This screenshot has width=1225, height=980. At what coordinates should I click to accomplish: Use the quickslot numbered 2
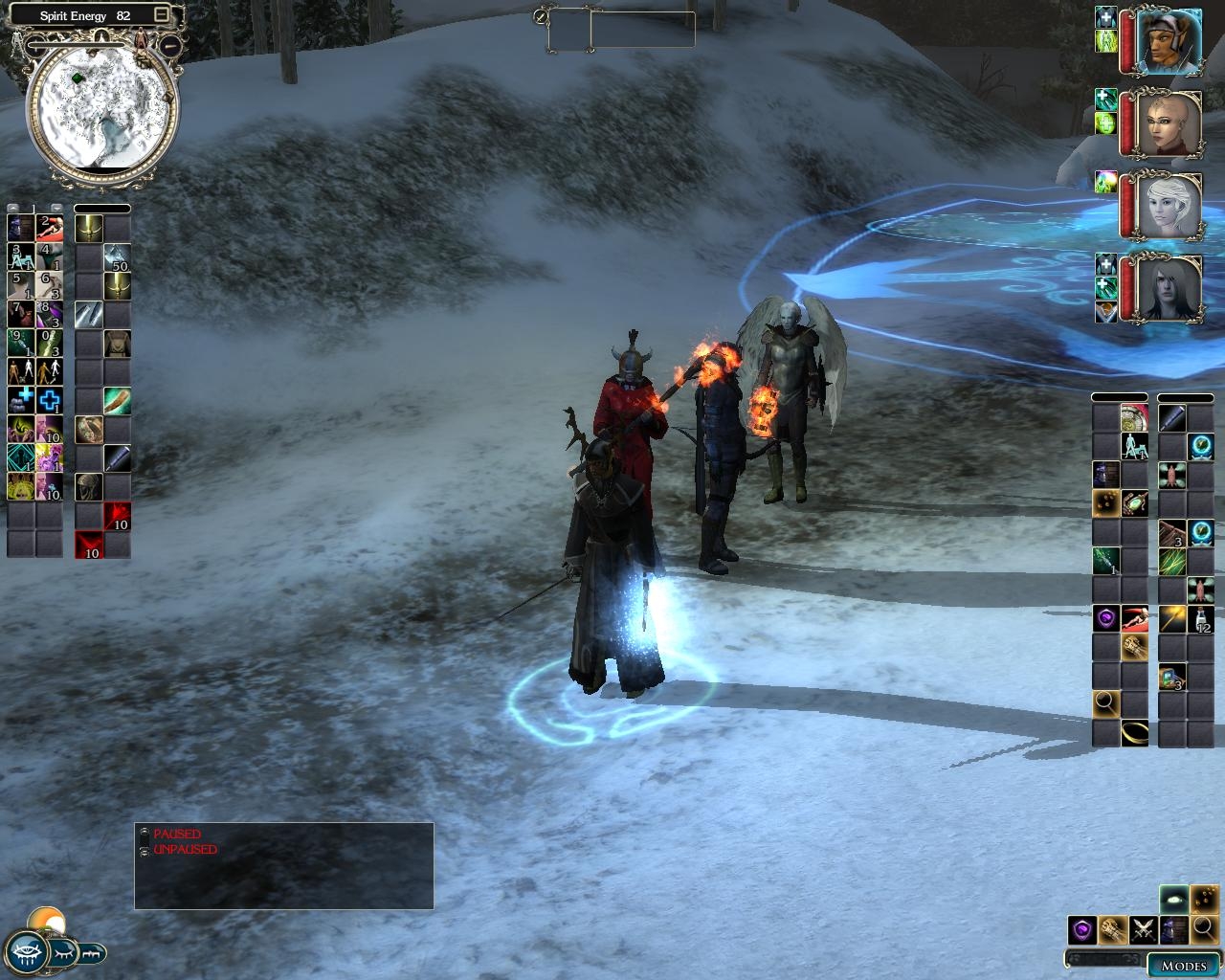pyautogui.click(x=50, y=228)
